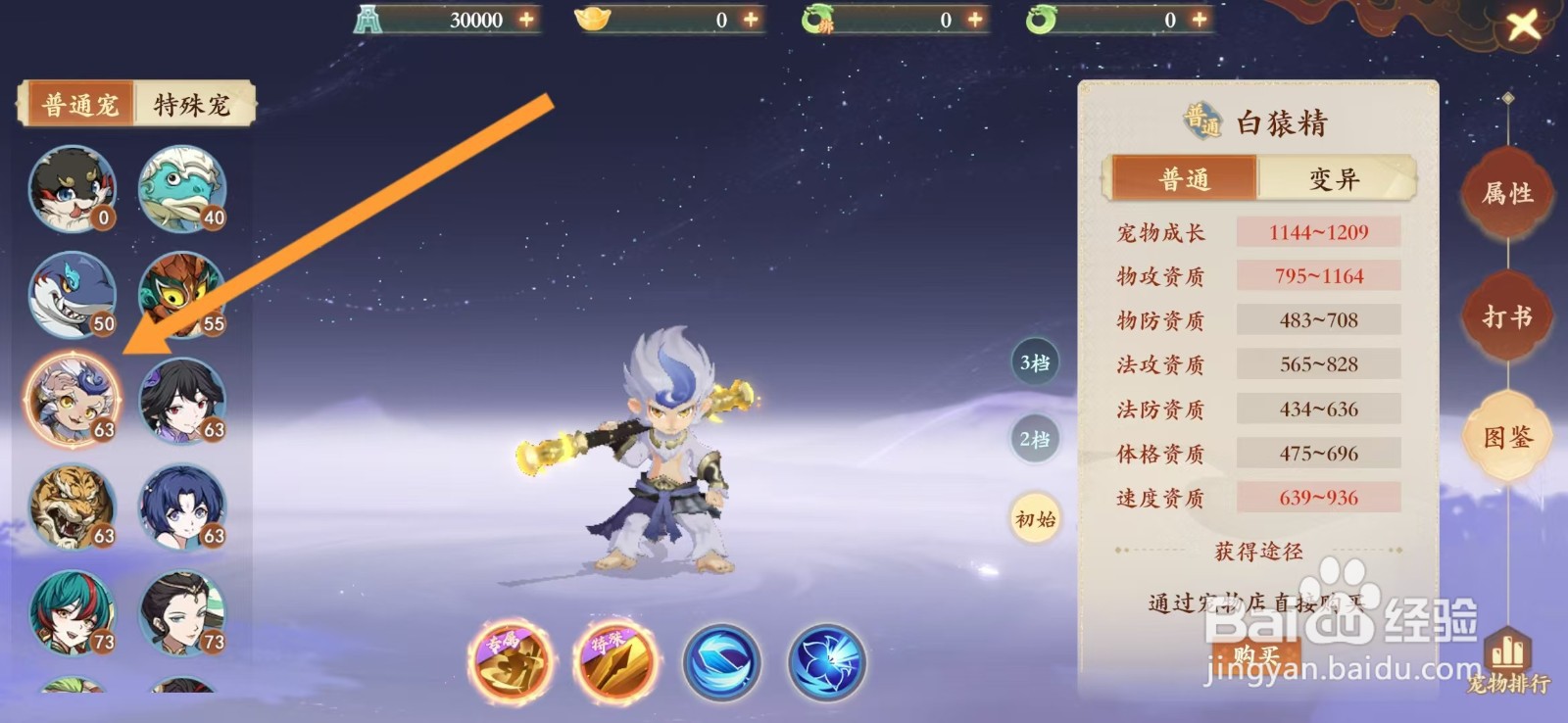Image resolution: width=1568 pixels, height=723 pixels.
Task: Switch to the 特殊宠 special pets tab
Action: tap(192, 102)
